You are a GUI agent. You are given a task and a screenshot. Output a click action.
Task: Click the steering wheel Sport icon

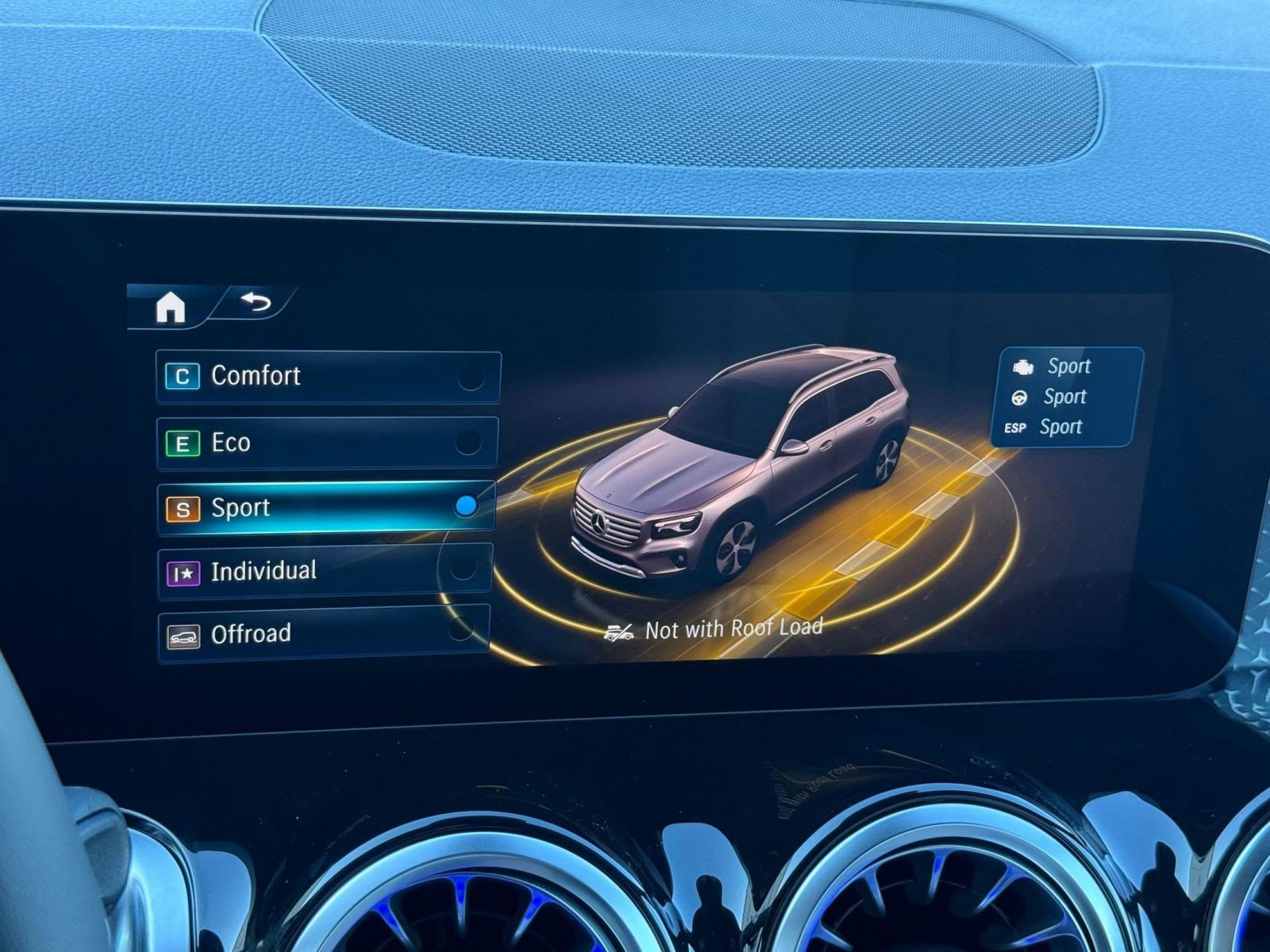[1018, 396]
